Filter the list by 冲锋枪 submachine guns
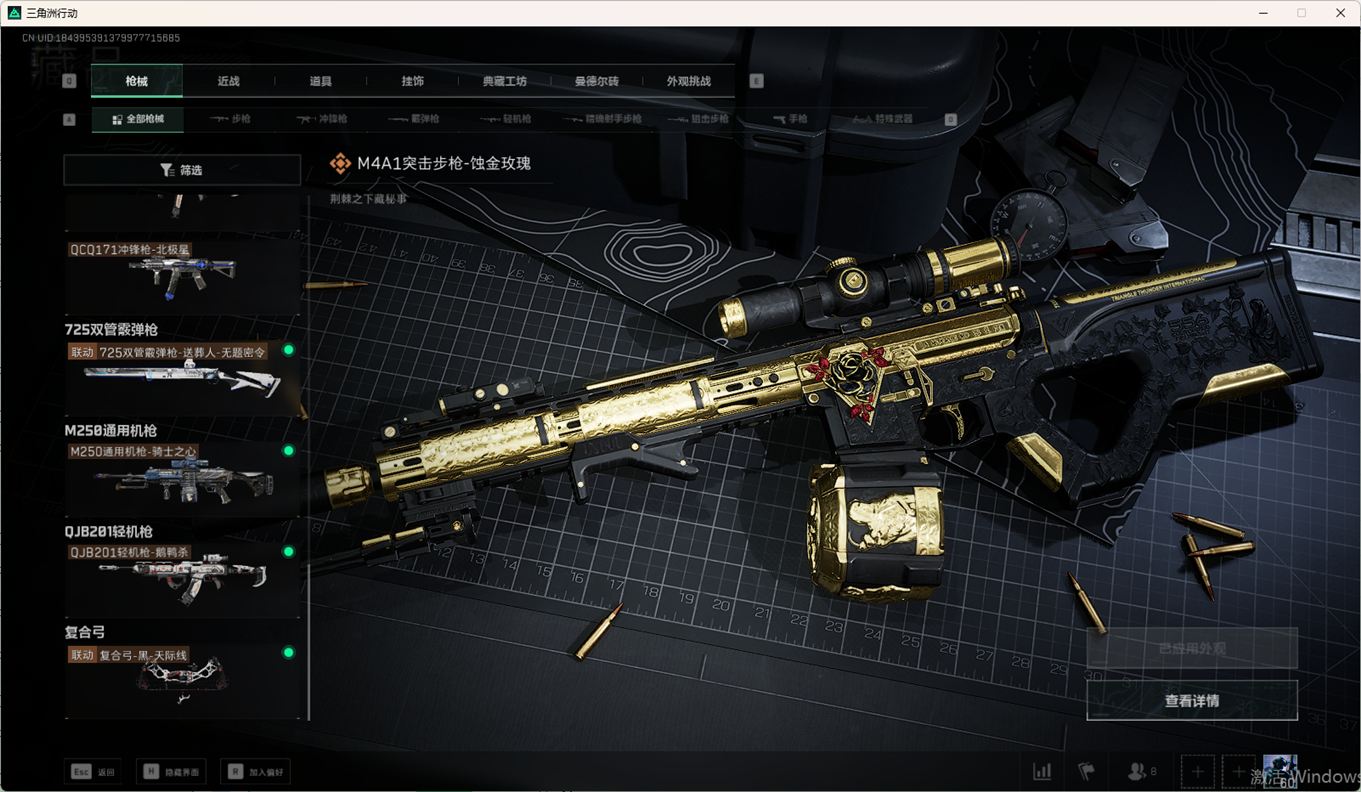 tap(322, 119)
